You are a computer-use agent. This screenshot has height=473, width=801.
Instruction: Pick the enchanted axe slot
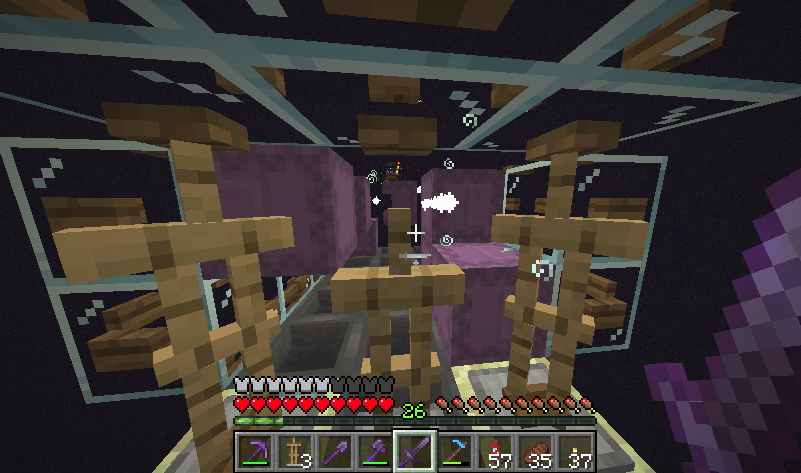[x=374, y=452]
